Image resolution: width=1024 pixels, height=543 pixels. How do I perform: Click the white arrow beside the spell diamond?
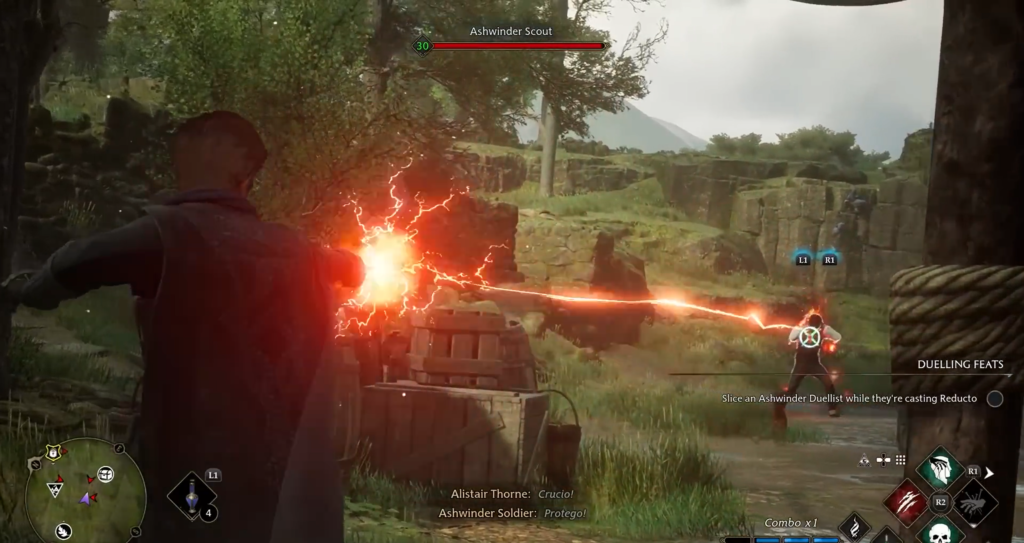coord(990,472)
